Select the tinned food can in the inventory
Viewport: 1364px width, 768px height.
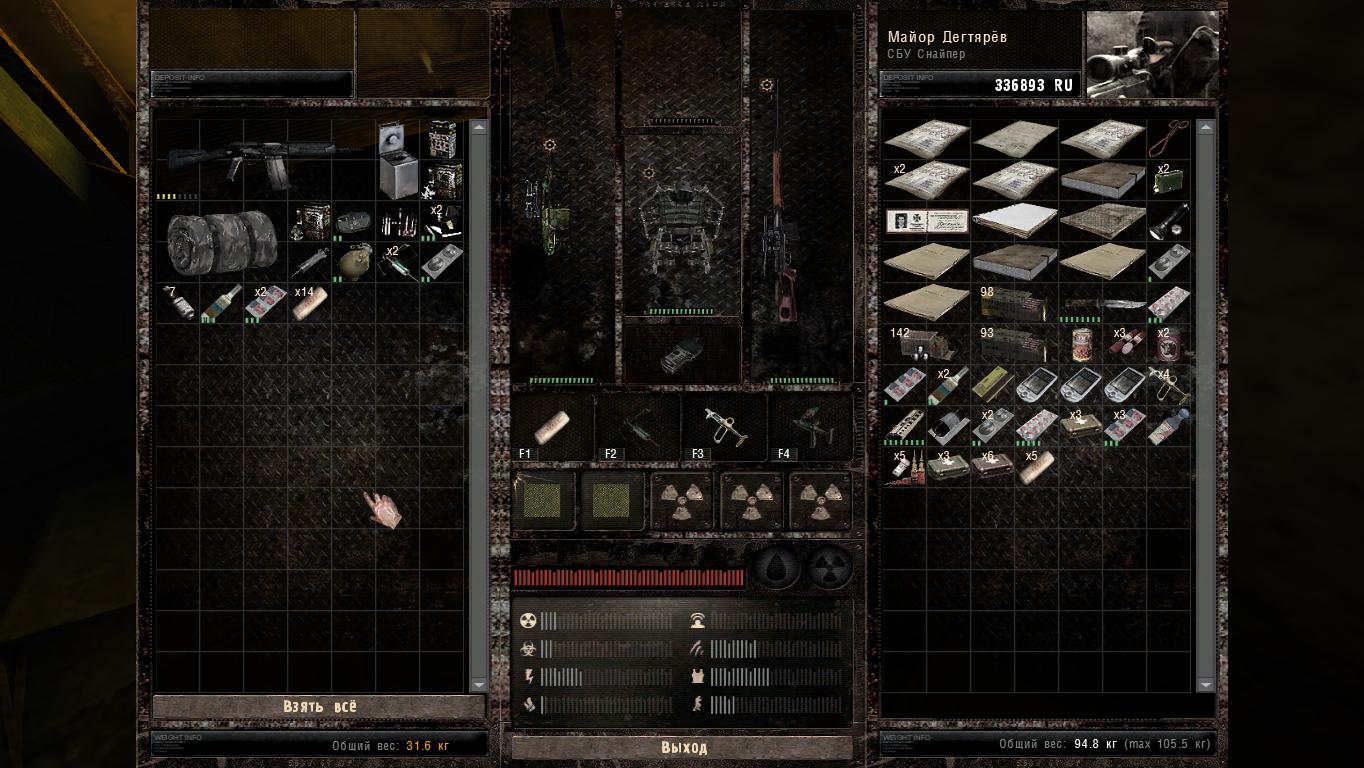[1081, 344]
